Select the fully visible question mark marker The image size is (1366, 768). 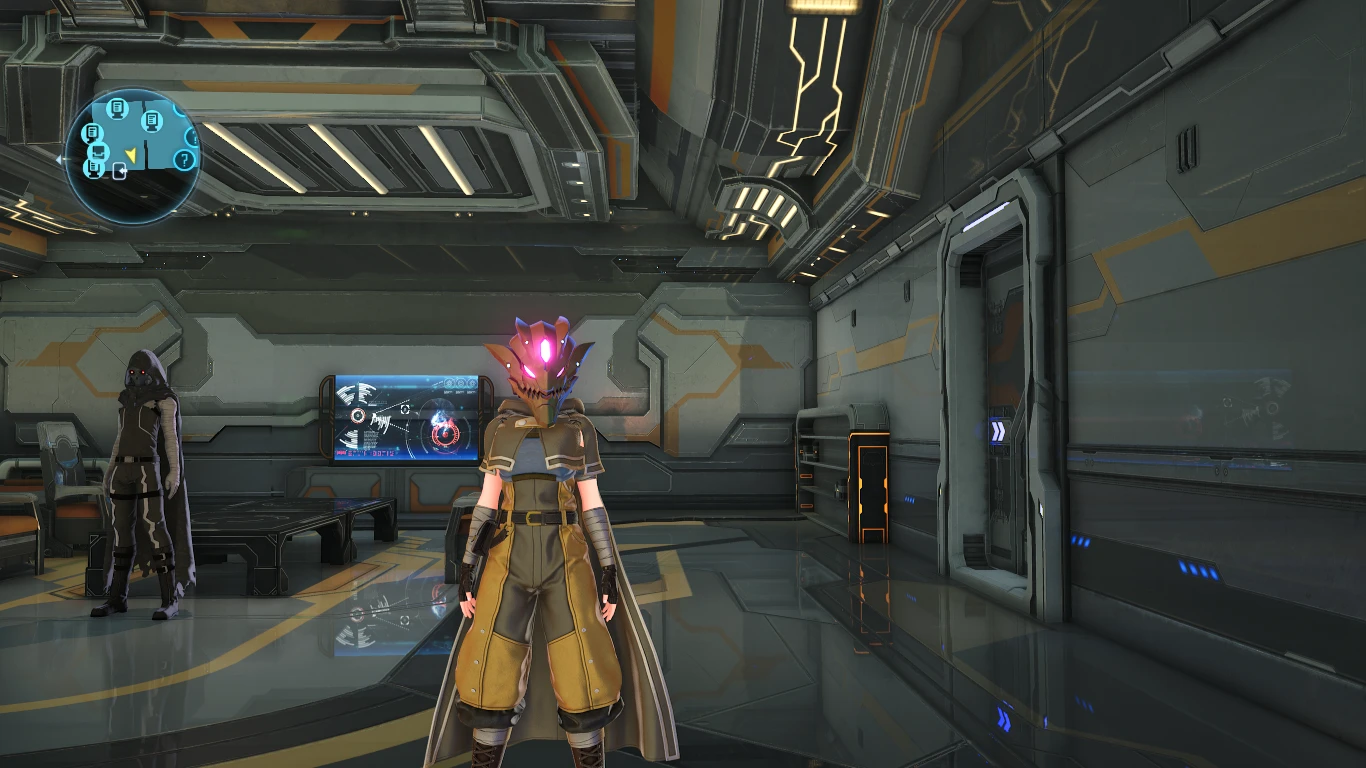(184, 160)
